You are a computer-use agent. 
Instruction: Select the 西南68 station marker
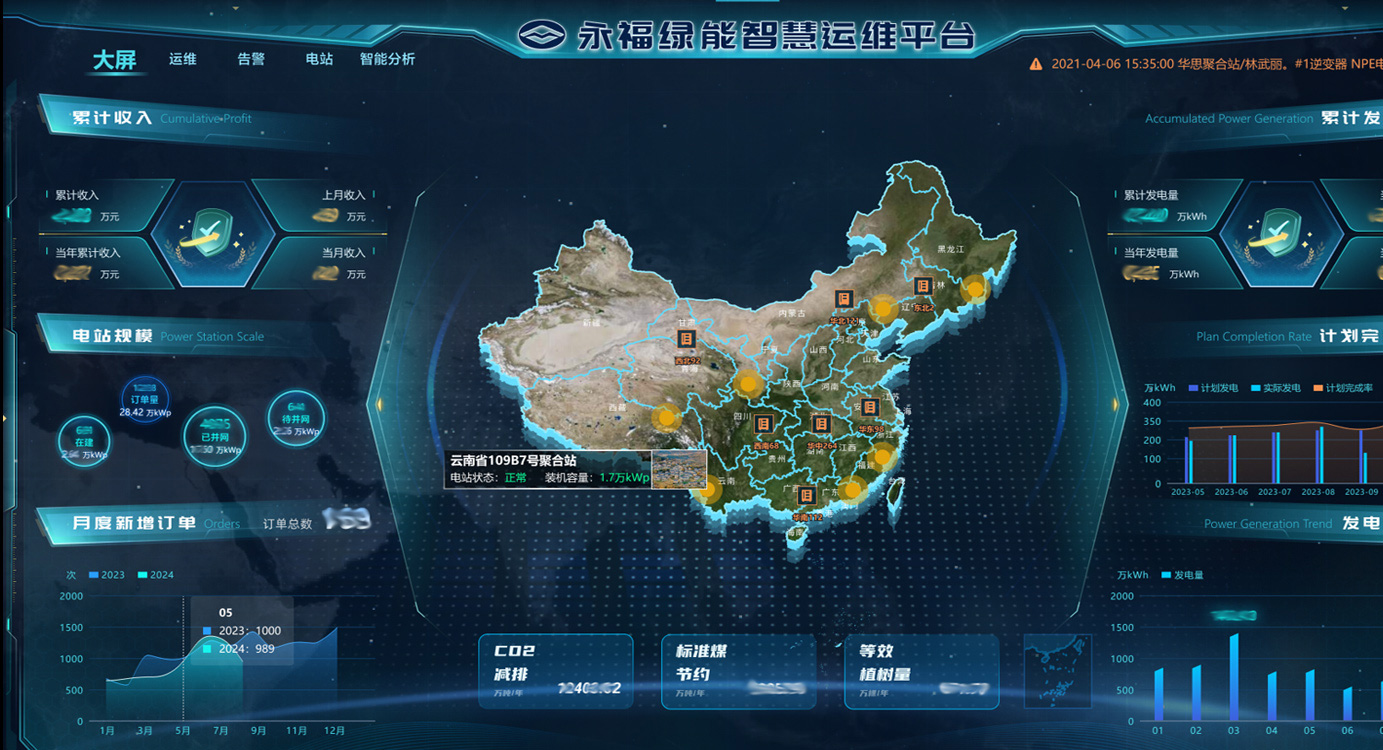point(763,424)
